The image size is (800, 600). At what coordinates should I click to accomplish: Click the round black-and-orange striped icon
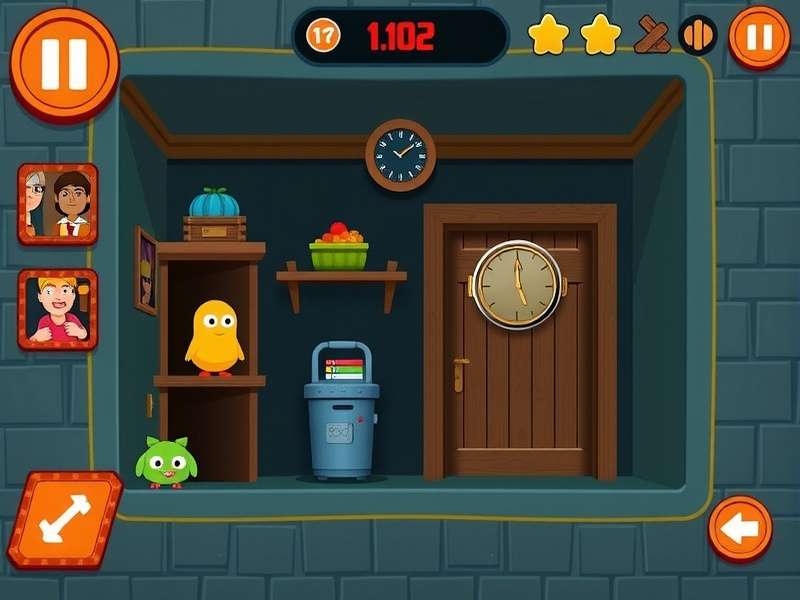tap(698, 36)
